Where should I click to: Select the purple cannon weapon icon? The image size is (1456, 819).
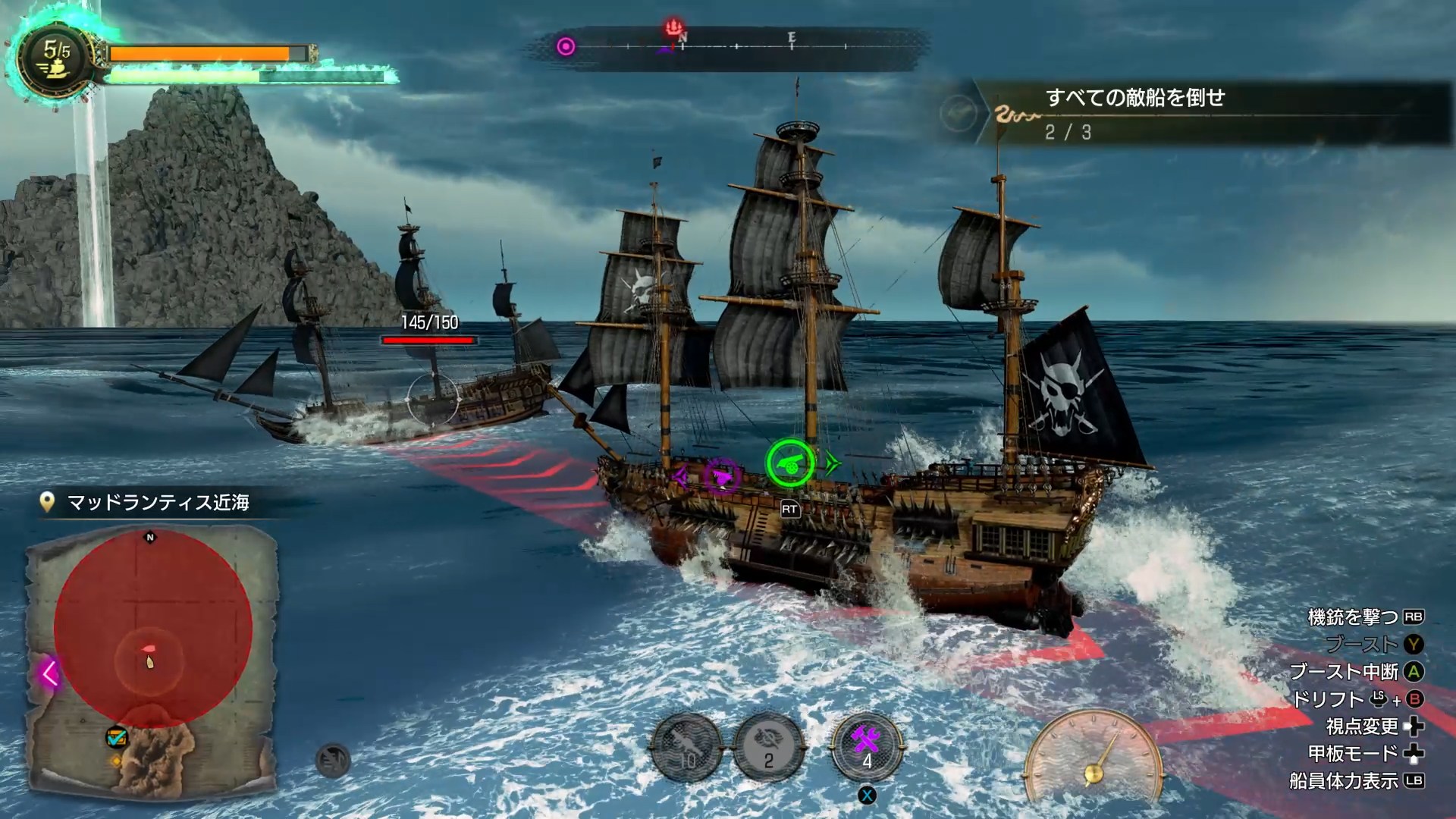coord(720,477)
